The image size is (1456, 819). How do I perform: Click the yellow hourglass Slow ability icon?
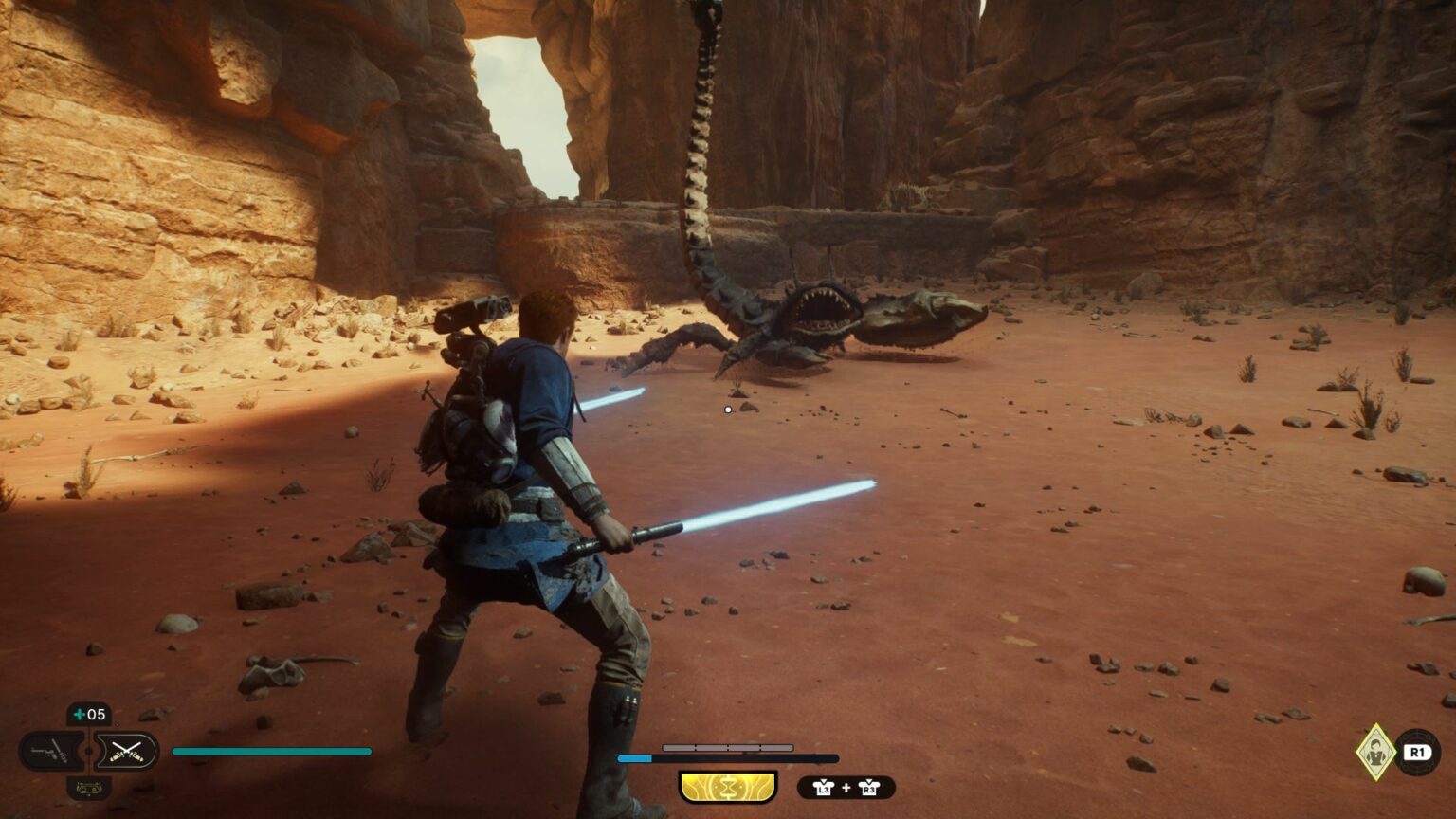point(727,786)
